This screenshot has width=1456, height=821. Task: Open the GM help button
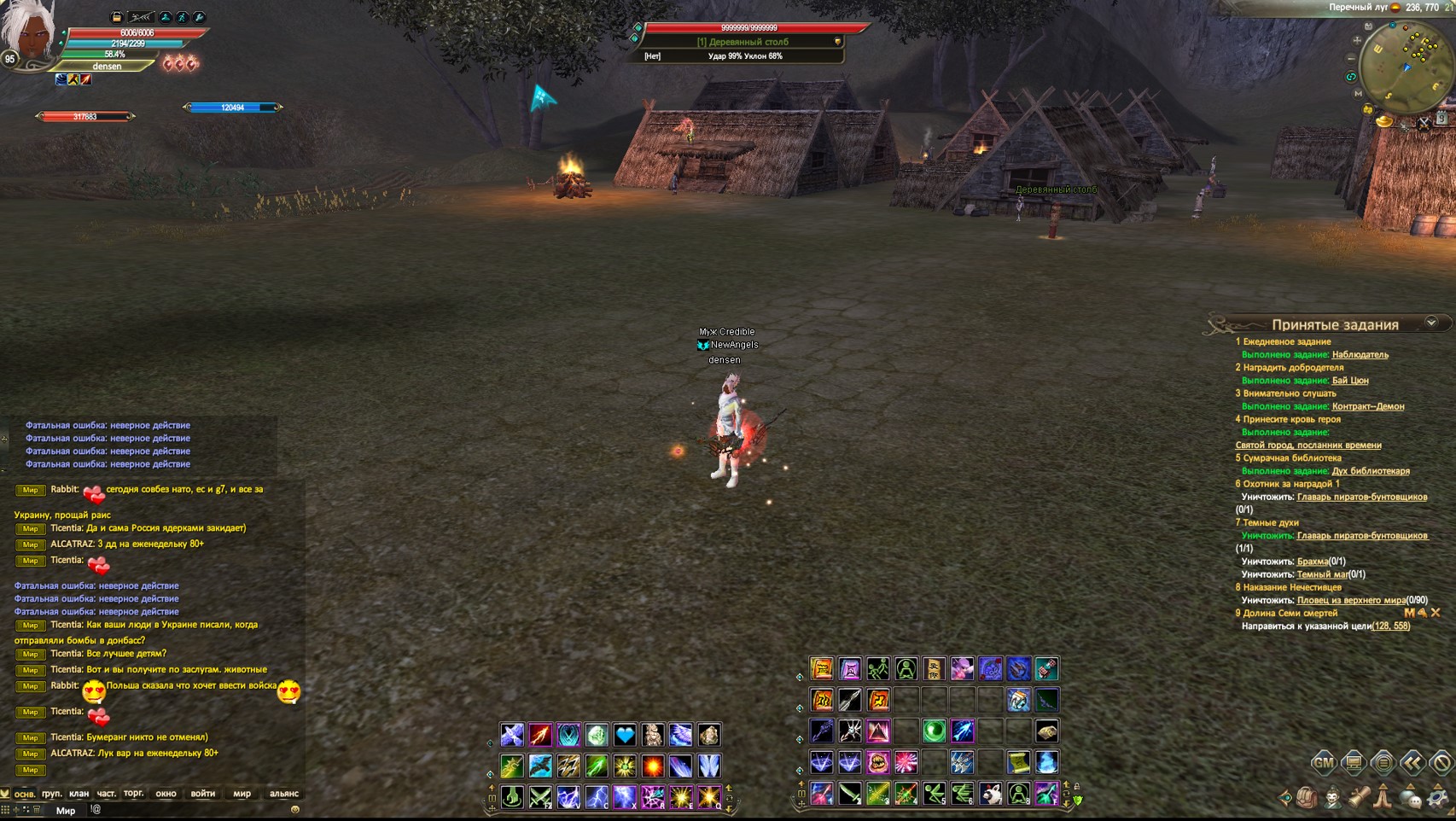pyautogui.click(x=1323, y=762)
